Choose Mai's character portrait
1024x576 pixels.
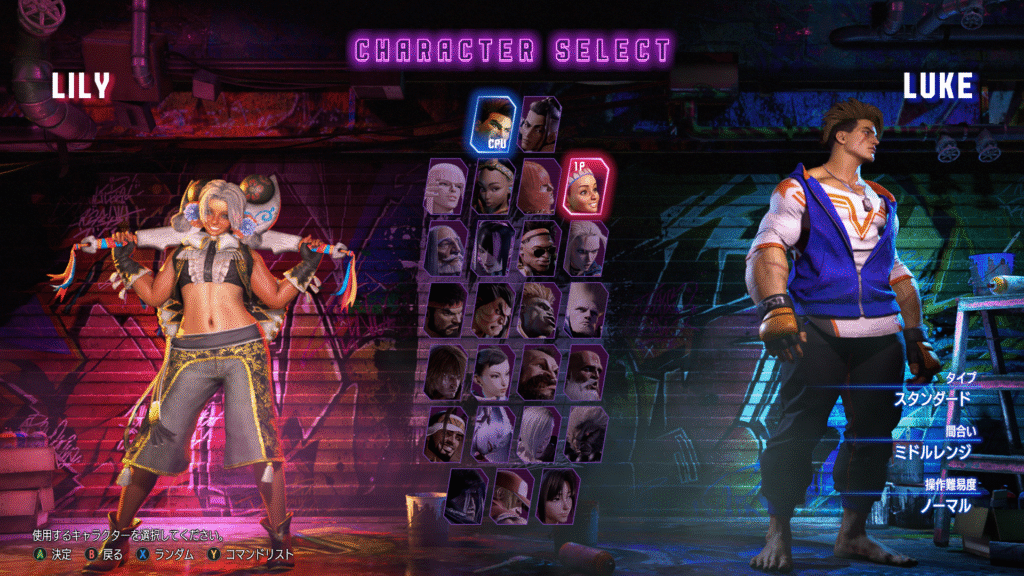pyautogui.click(x=558, y=496)
